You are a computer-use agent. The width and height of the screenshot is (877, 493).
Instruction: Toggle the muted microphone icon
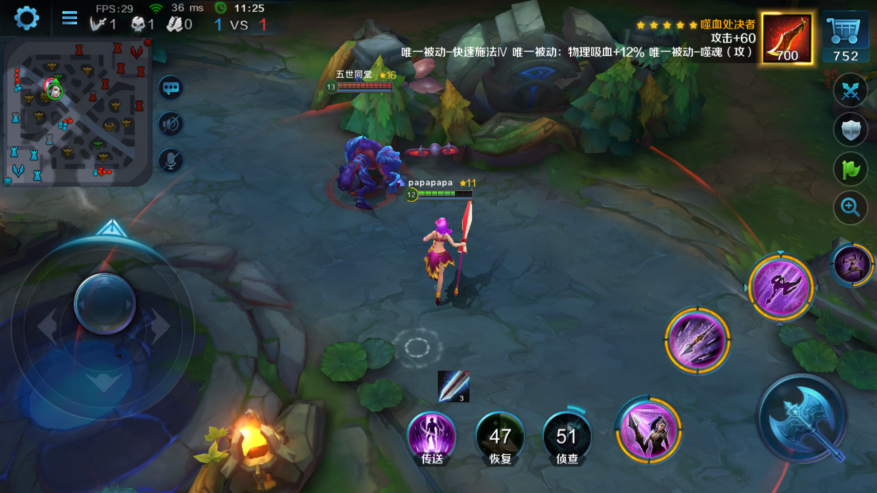click(170, 159)
